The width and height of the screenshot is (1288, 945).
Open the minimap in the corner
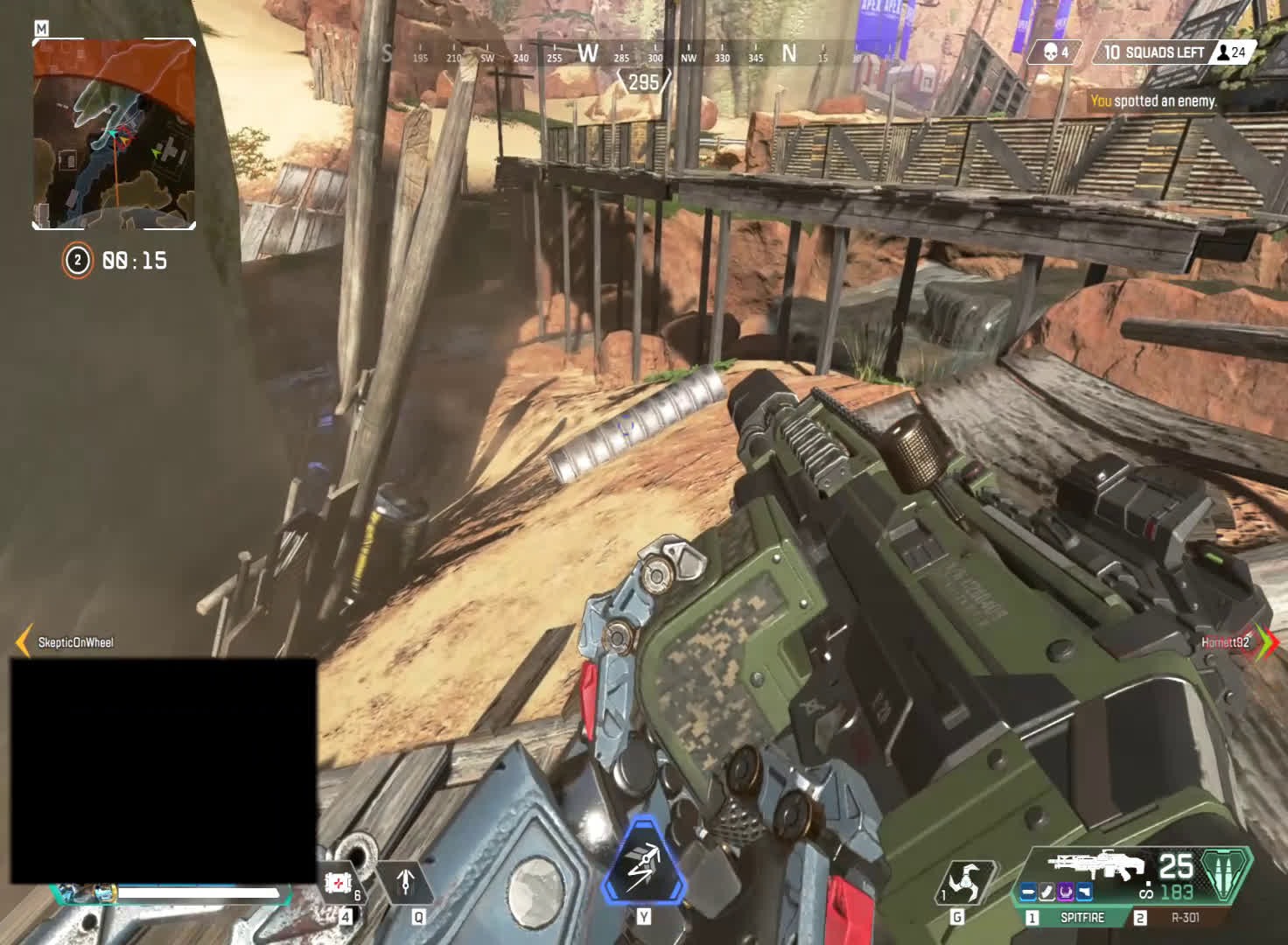click(114, 134)
